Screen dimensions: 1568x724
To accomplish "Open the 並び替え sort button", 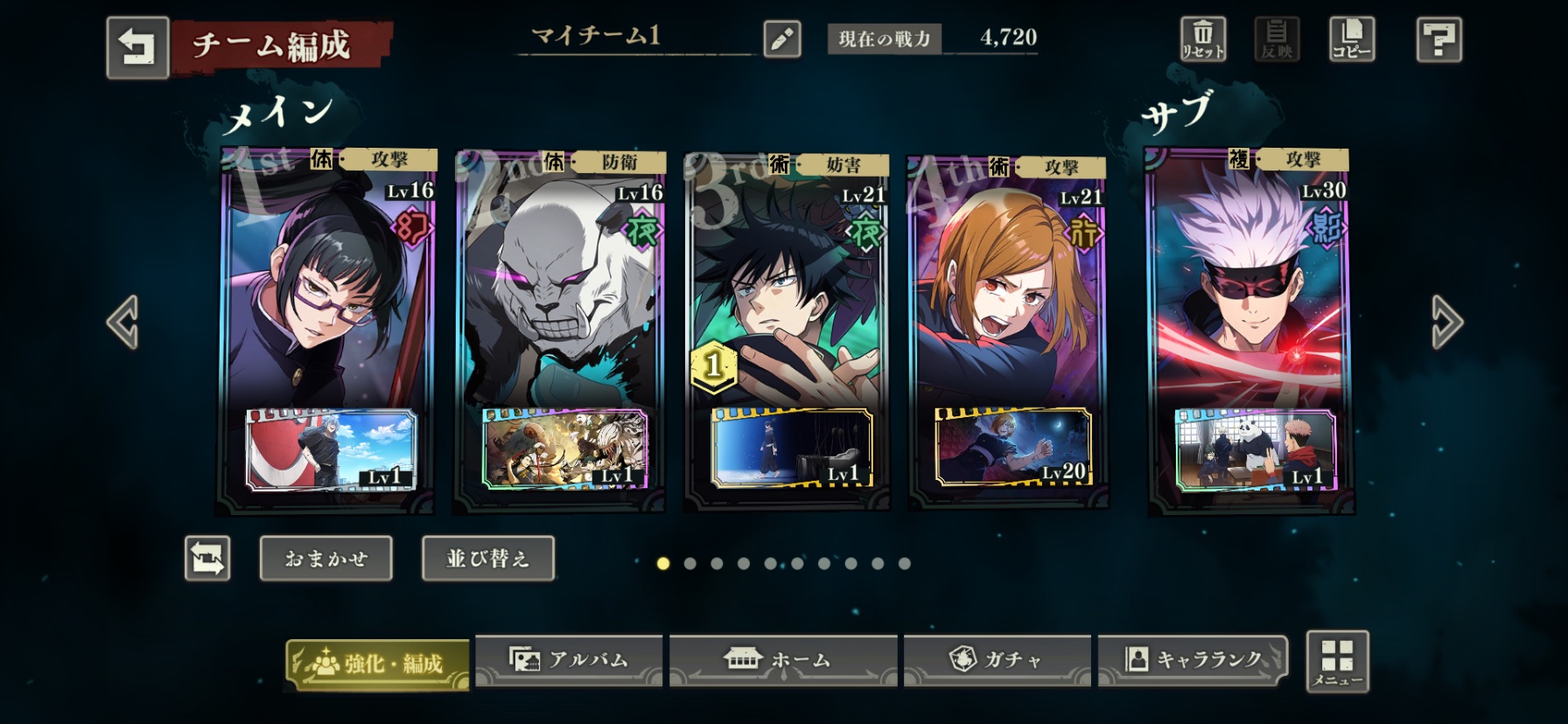I will pyautogui.click(x=487, y=558).
